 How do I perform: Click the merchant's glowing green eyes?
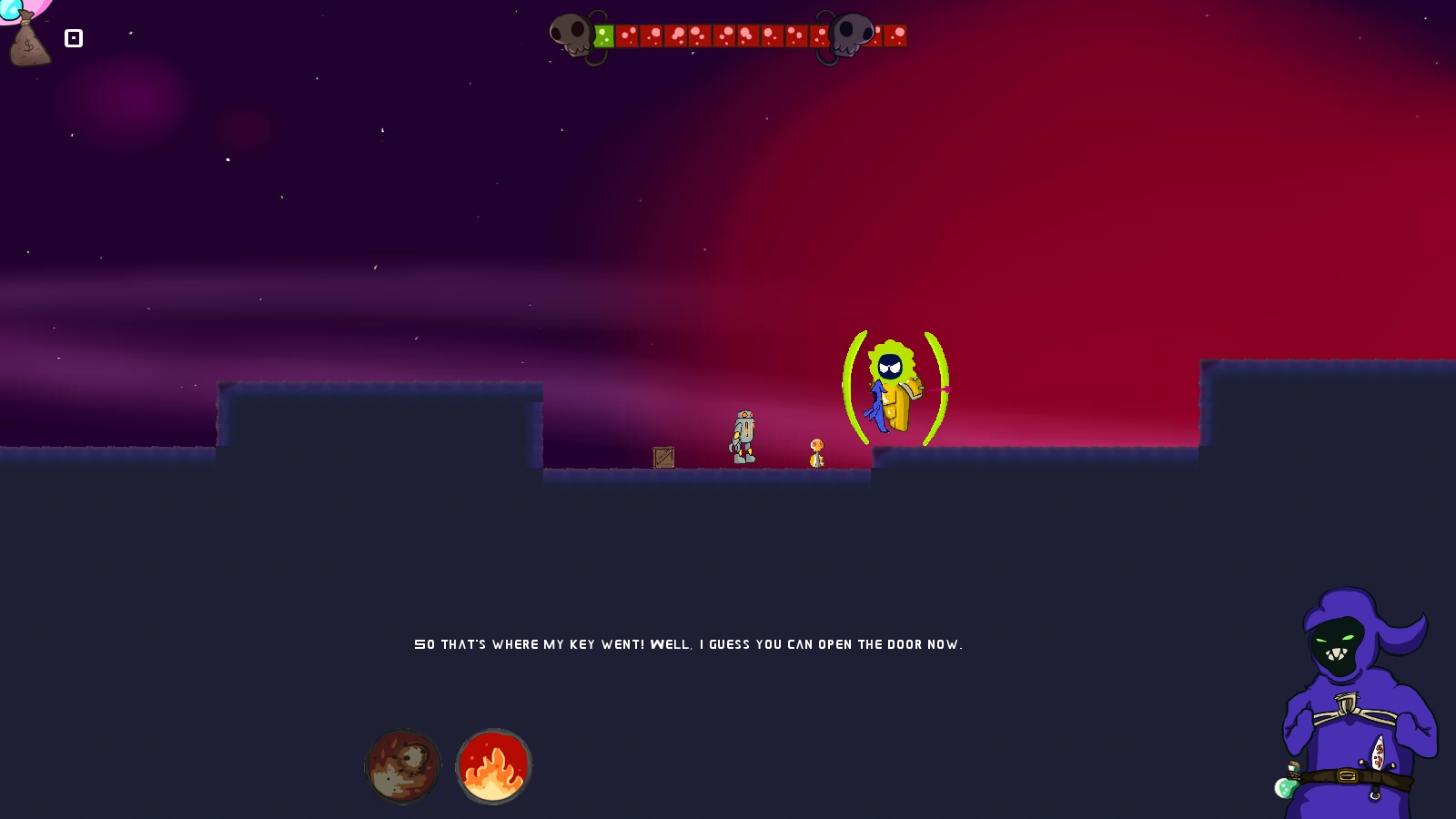point(1335,639)
